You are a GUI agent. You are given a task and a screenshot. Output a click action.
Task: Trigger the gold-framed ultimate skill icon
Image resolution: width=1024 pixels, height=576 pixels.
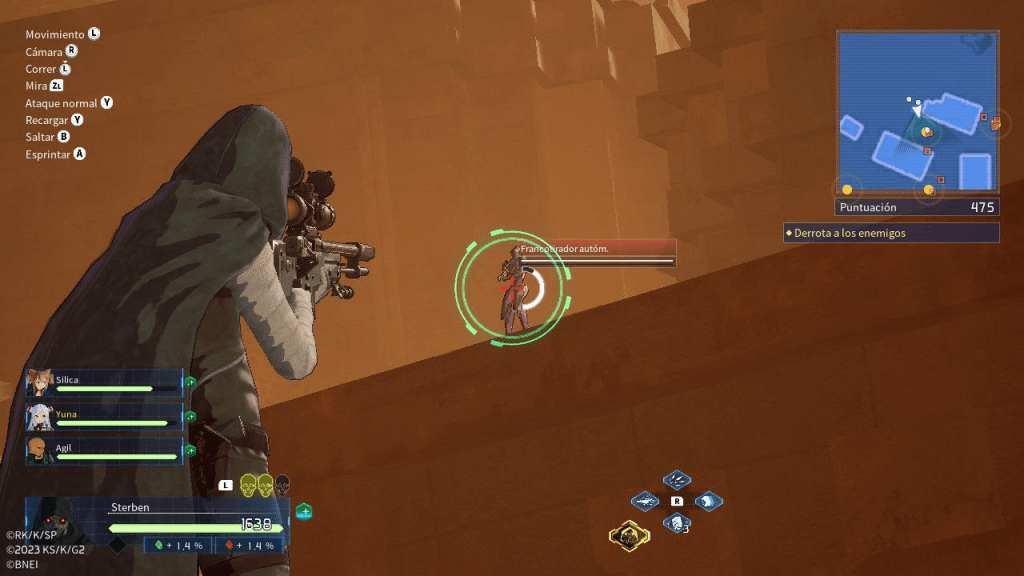629,537
